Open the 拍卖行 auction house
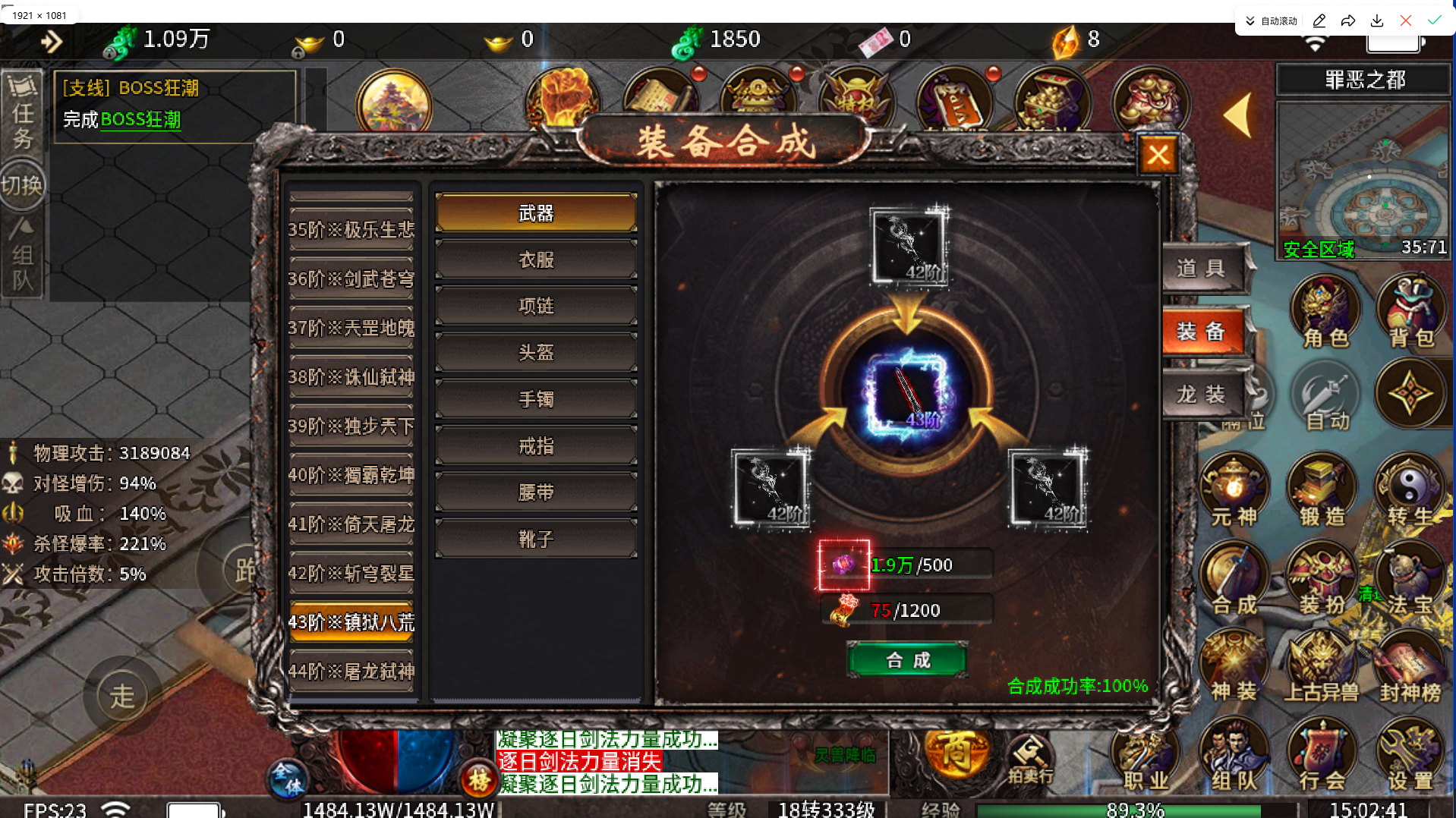The height and width of the screenshot is (818, 1456). click(1030, 759)
